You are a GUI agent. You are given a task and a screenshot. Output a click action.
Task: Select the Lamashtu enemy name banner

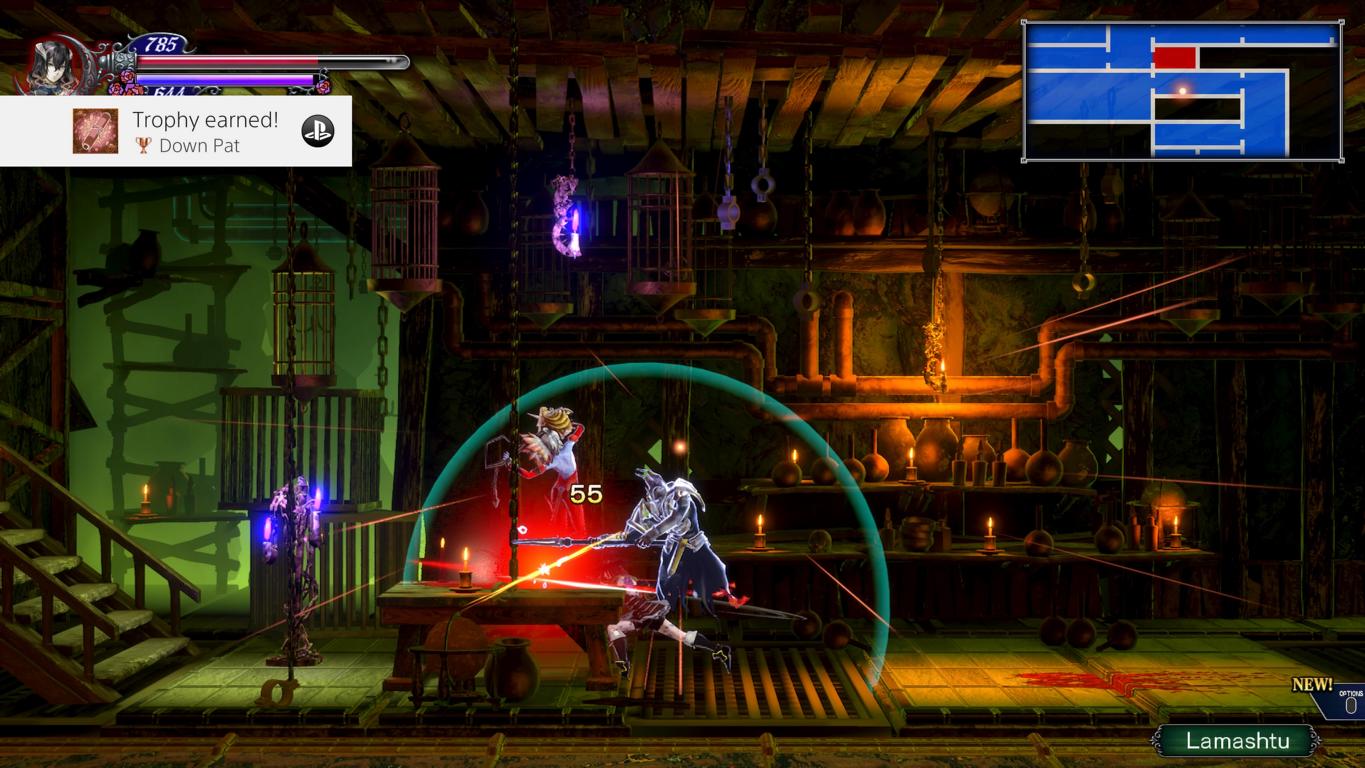pyautogui.click(x=1236, y=741)
